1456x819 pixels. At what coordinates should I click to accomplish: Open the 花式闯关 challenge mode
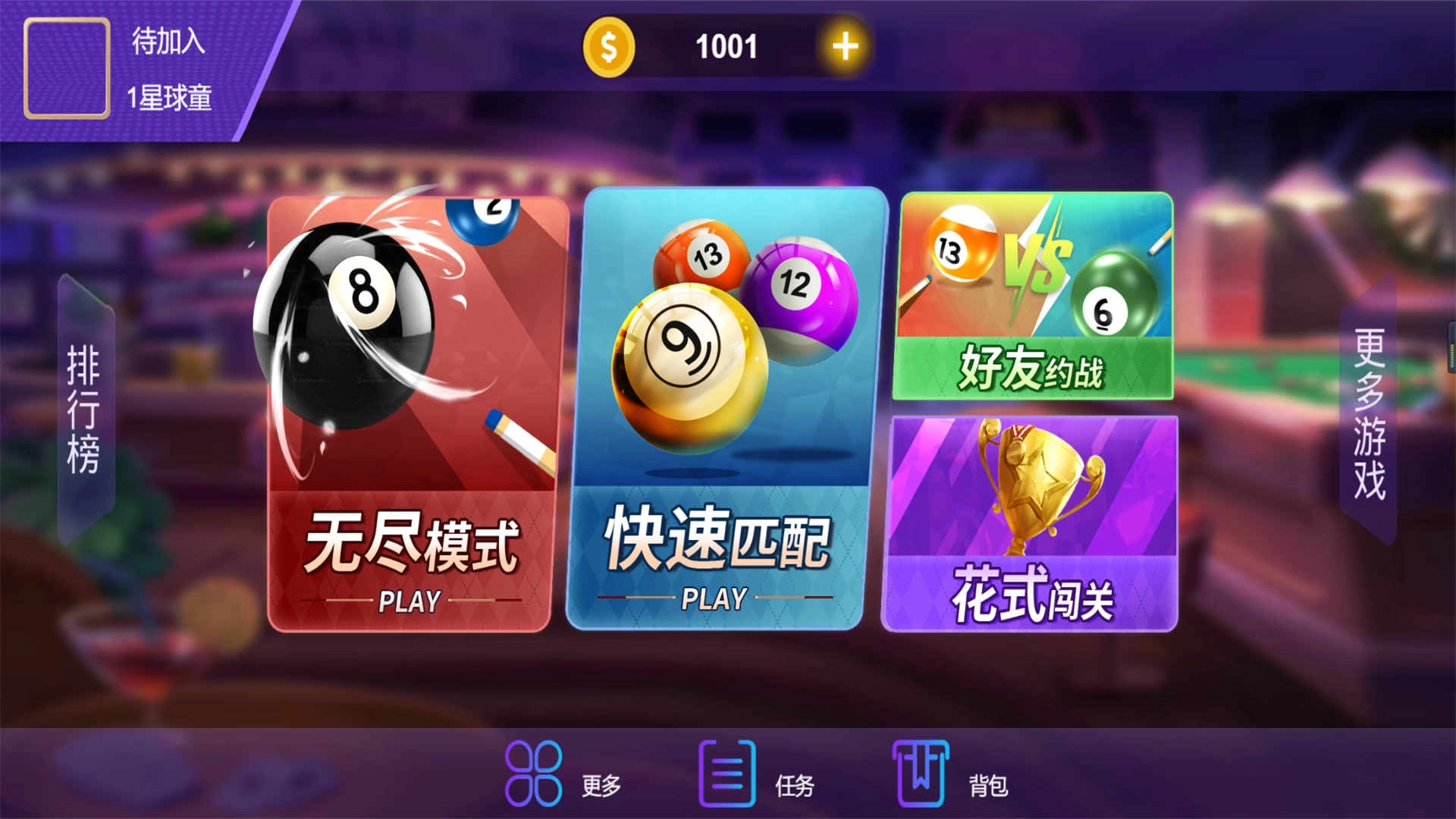click(x=1035, y=523)
